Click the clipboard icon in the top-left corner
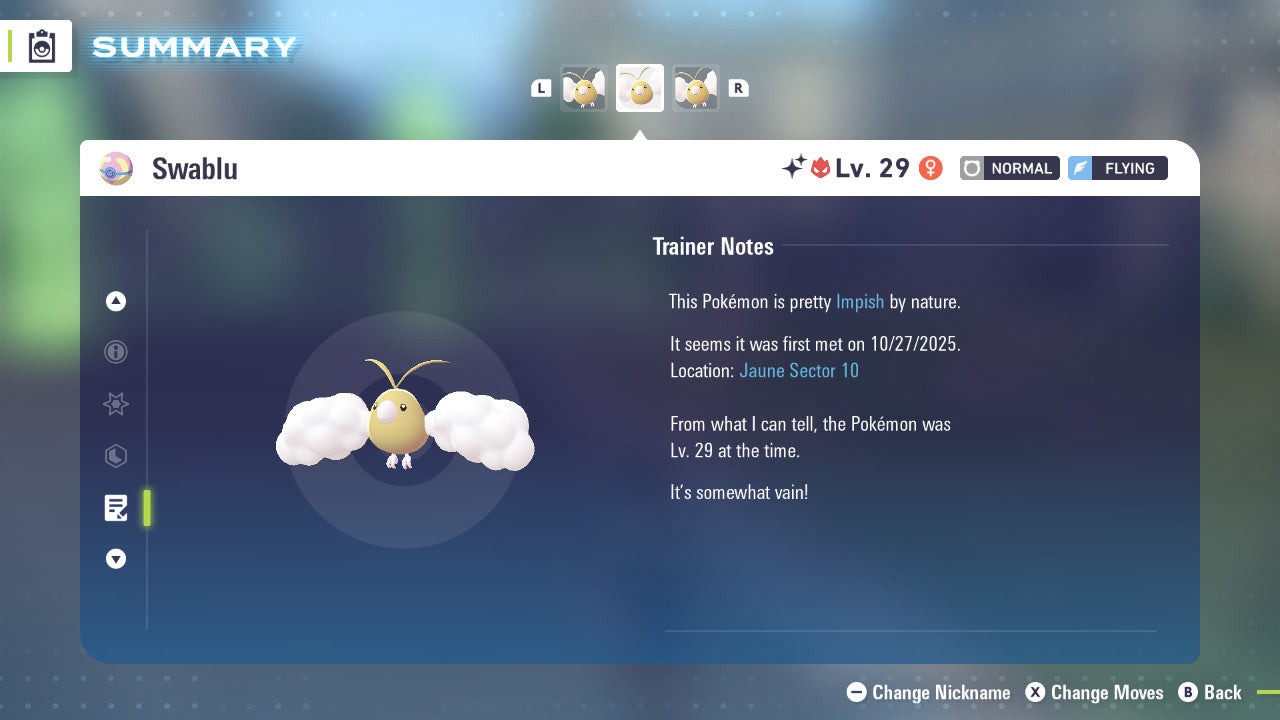The image size is (1280, 720). coord(41,46)
